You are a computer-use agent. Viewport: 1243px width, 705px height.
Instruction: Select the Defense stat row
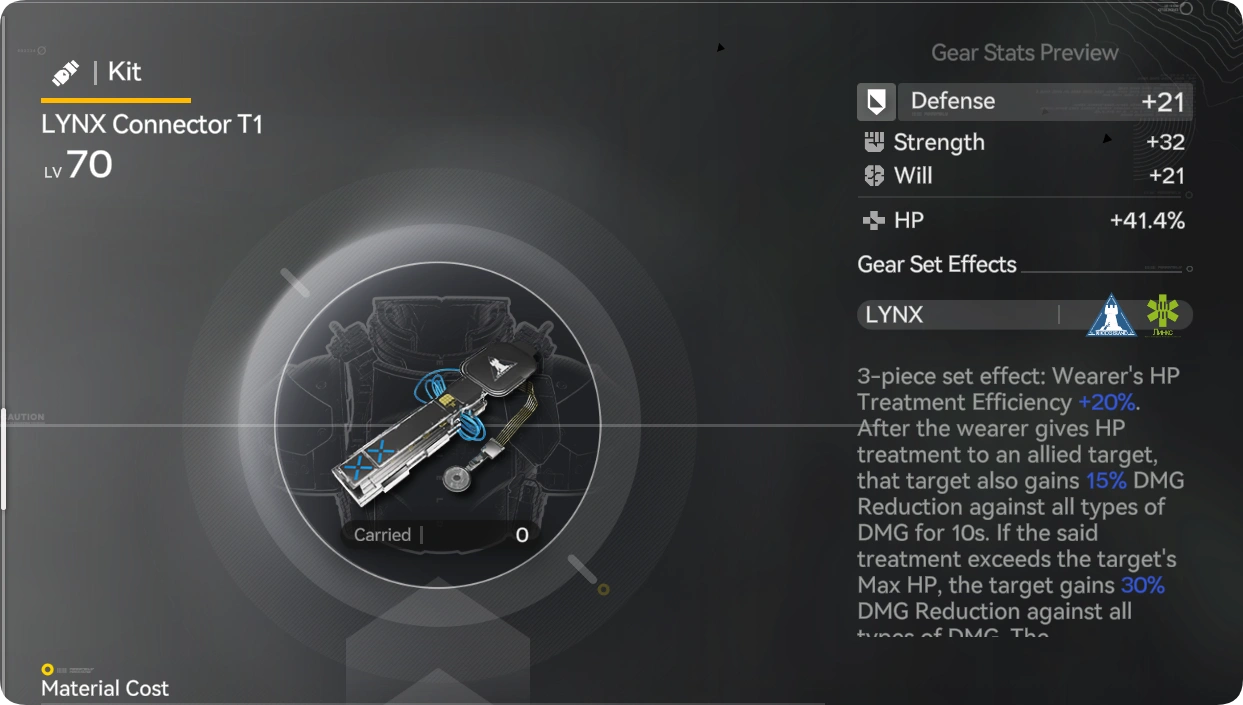pos(1024,101)
